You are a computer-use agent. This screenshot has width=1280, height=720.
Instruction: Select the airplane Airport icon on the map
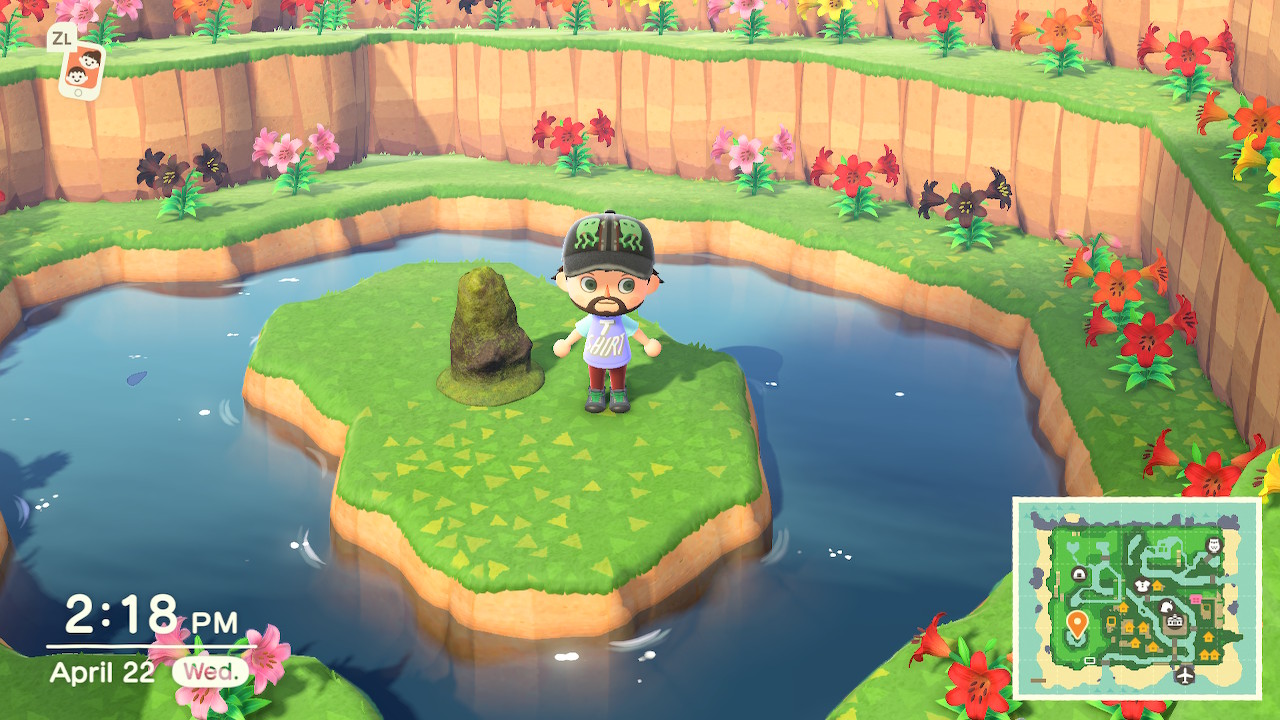[x=1185, y=675]
